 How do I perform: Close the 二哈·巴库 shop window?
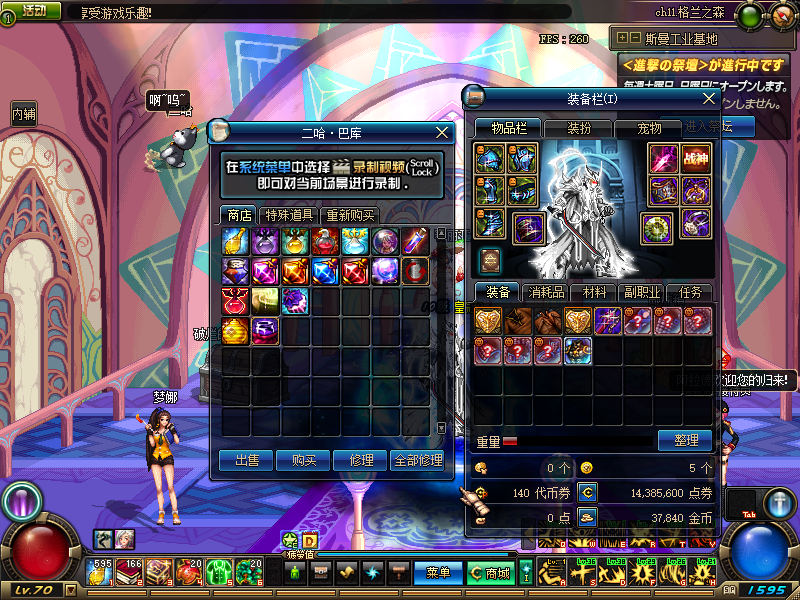[x=443, y=132]
